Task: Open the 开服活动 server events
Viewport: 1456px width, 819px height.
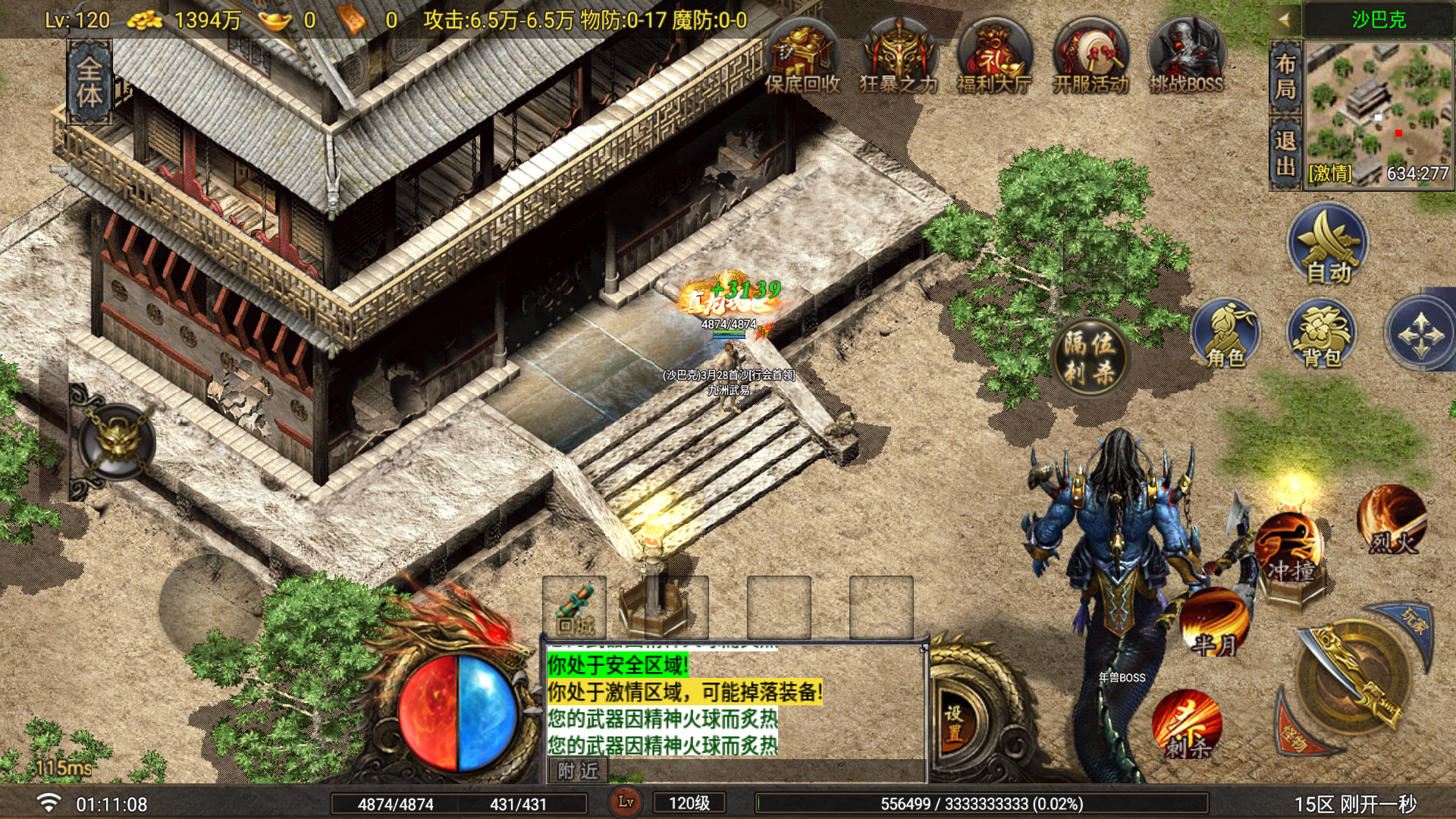Action: 1090,59
